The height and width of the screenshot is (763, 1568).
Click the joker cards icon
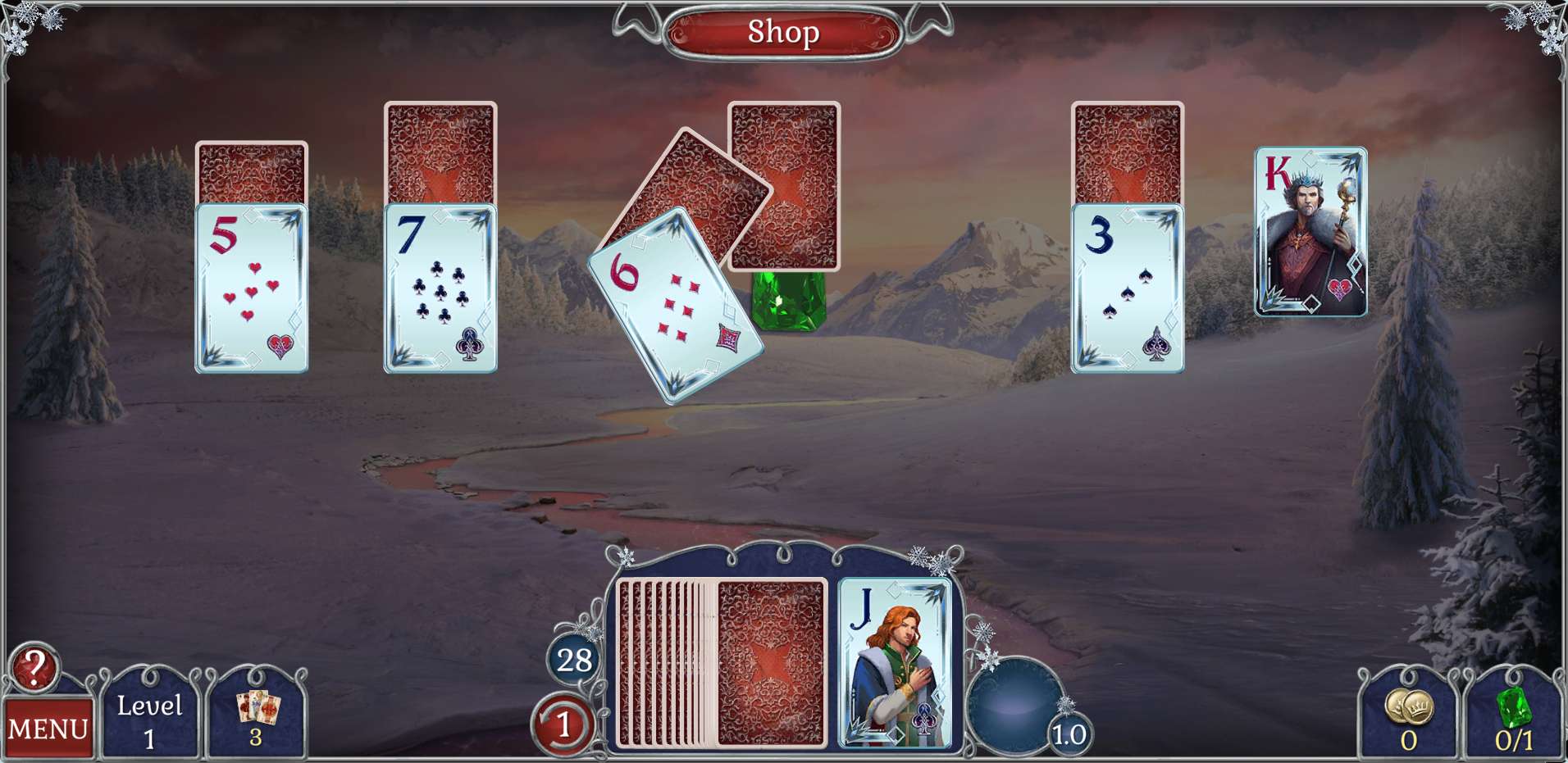coord(257,715)
